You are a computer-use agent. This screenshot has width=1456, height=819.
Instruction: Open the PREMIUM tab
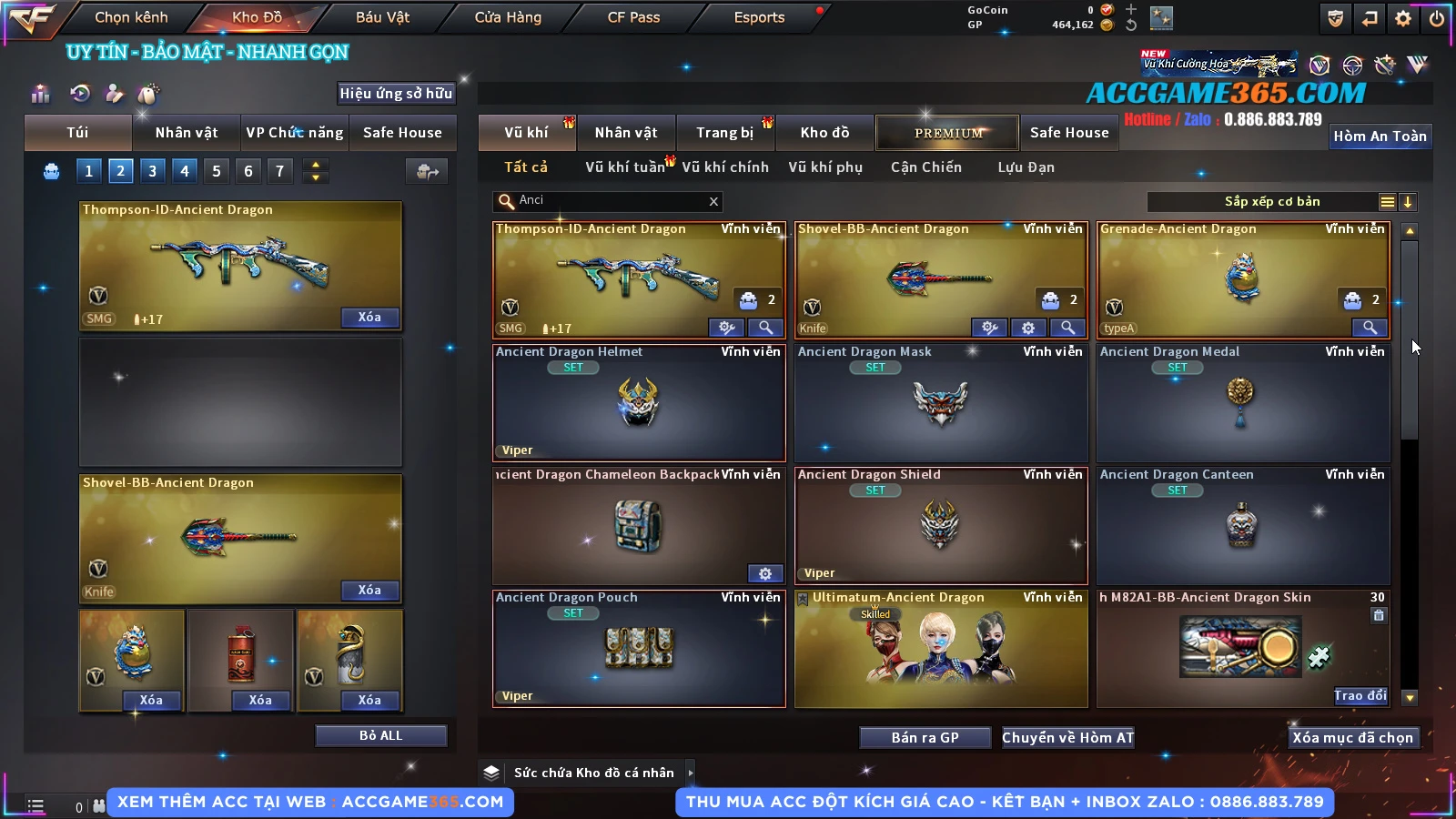click(947, 133)
